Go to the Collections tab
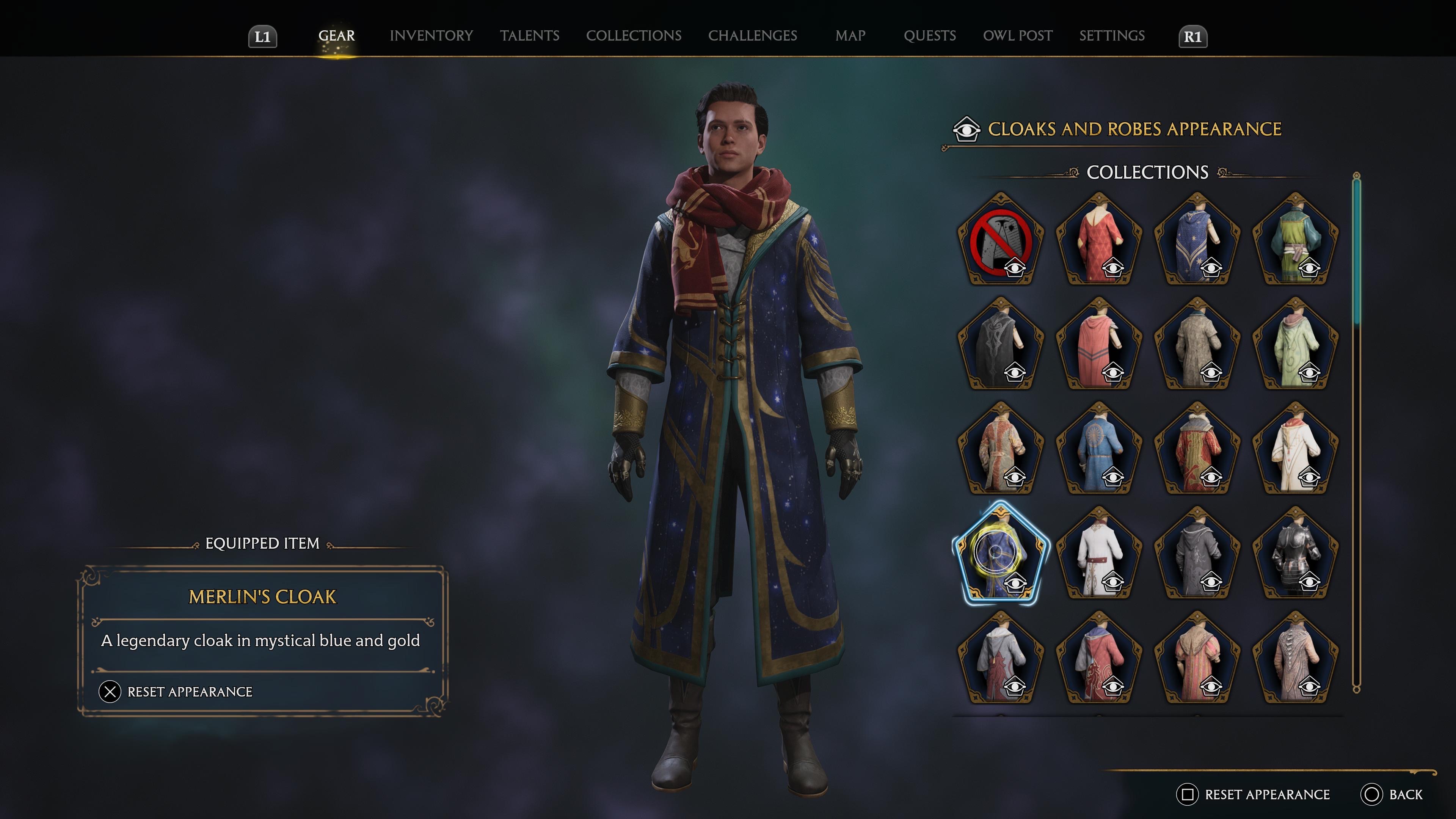 [634, 36]
